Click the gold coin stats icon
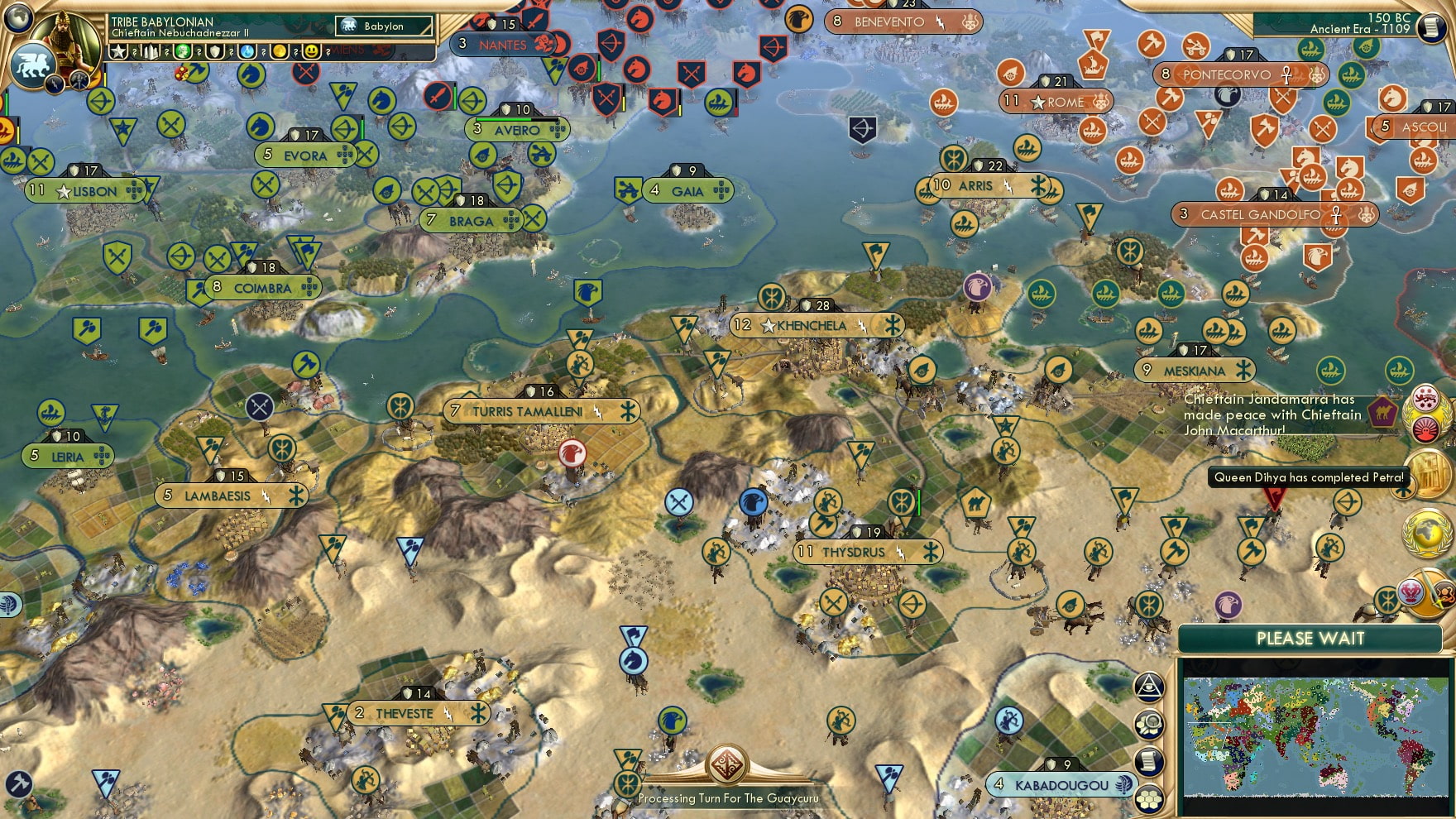This screenshot has width=1456, height=819. click(279, 50)
